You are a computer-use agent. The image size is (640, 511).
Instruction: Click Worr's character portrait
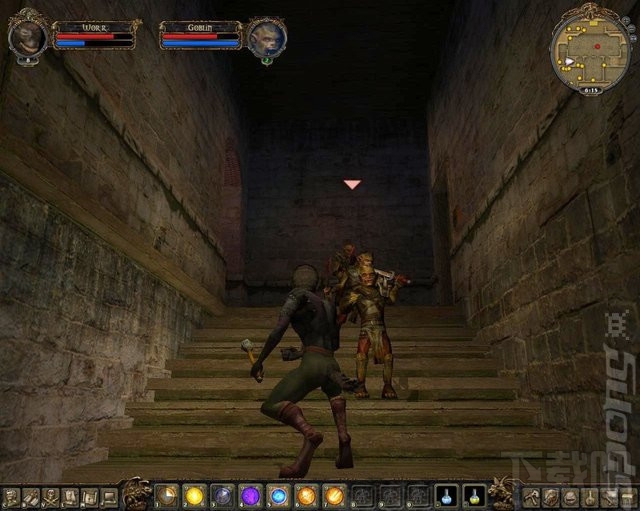[x=26, y=38]
